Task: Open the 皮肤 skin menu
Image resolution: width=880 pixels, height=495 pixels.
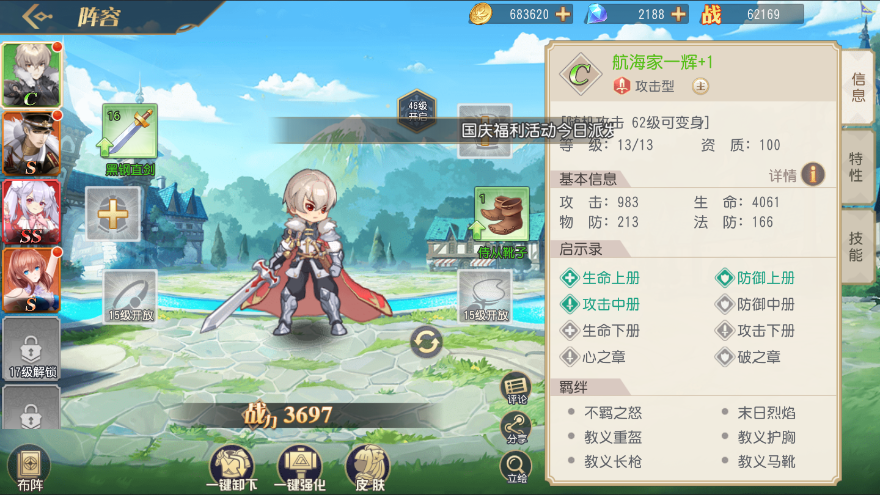Action: (367, 467)
